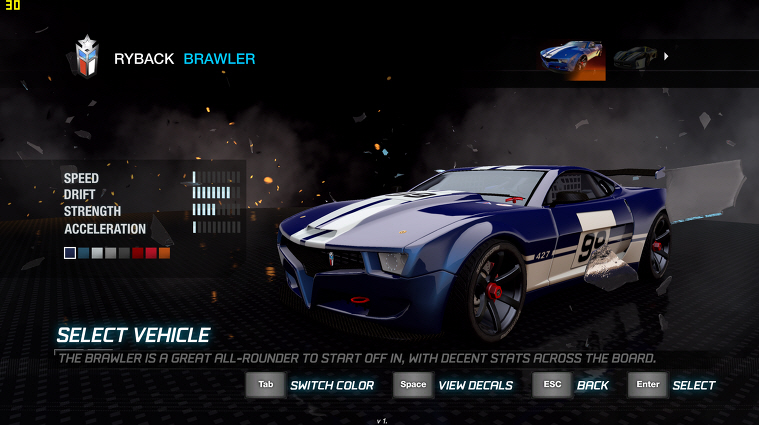Viewport: 759px width, 425px height.
Task: Pick the navy blue color swatch
Action: click(x=70, y=253)
